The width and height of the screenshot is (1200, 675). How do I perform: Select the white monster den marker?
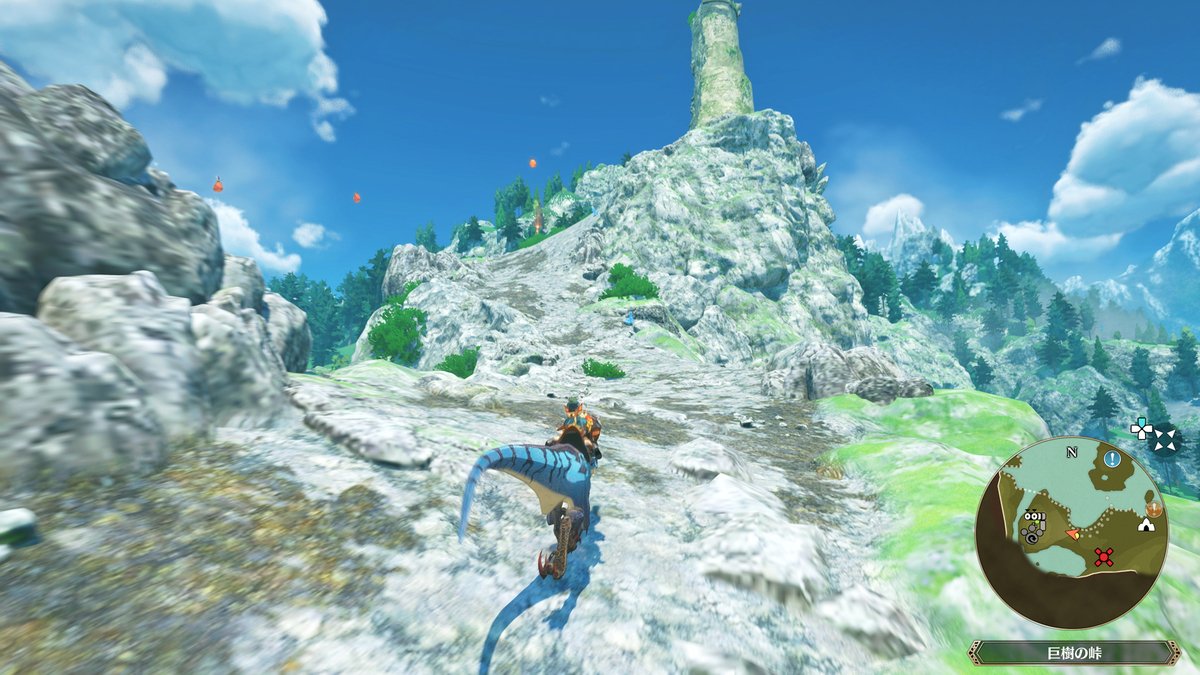(1147, 524)
